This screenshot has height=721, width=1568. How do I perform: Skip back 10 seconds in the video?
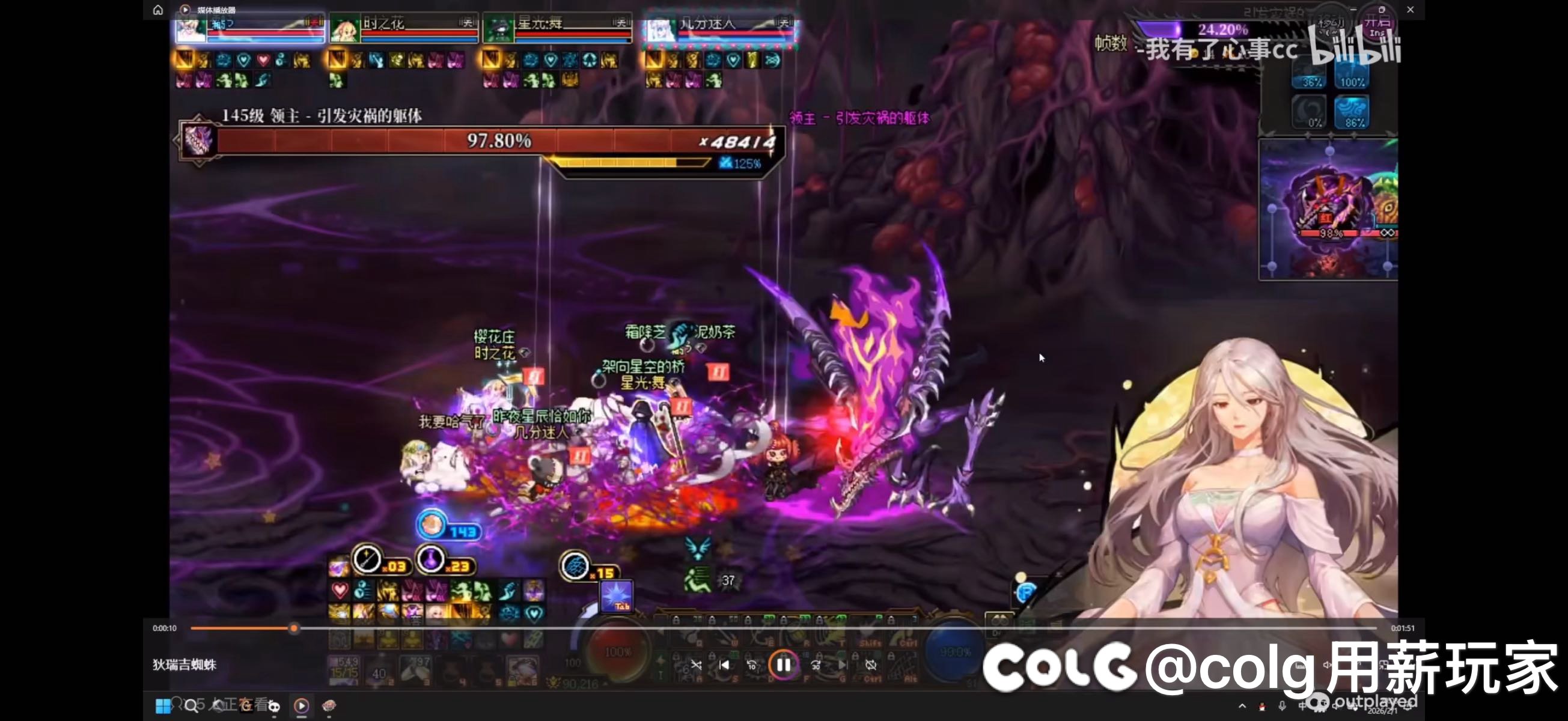(751, 665)
